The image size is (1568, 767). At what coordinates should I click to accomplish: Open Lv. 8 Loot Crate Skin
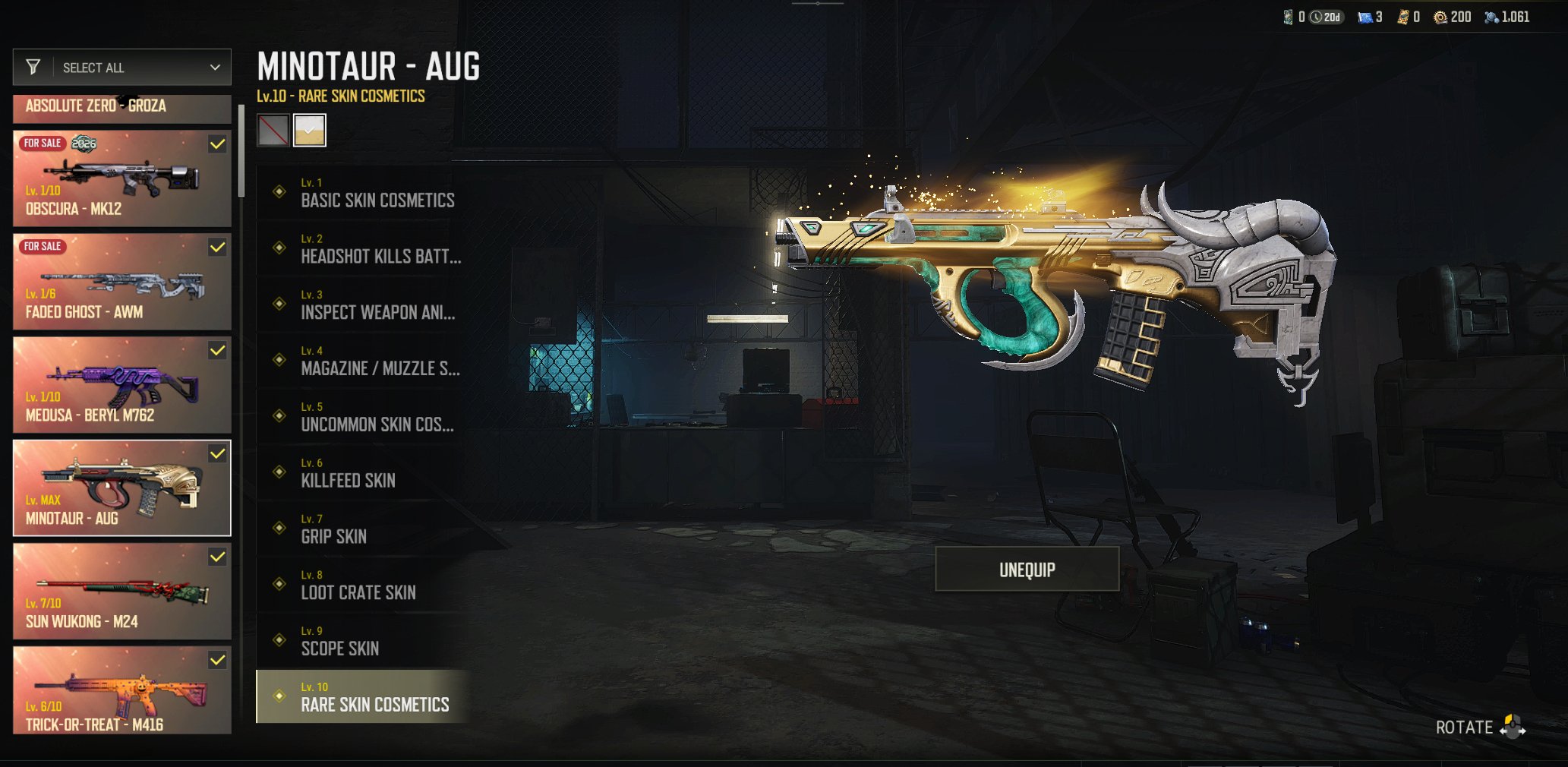363,585
